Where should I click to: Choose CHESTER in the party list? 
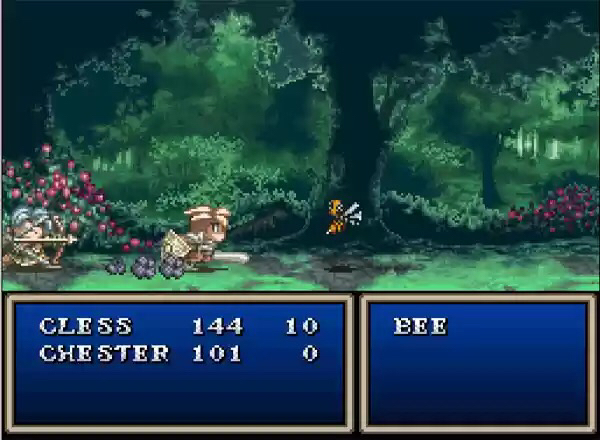click(x=104, y=353)
